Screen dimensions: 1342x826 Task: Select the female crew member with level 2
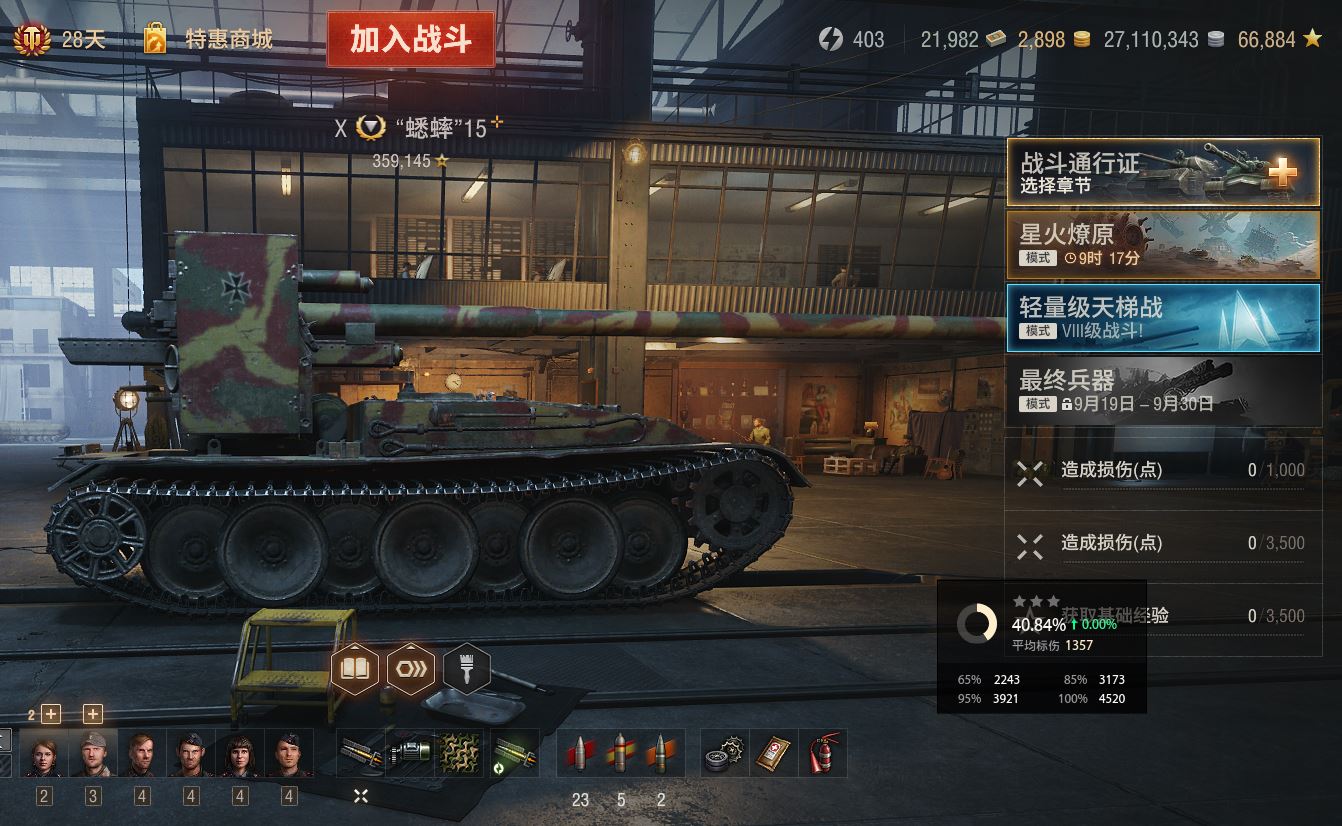[44, 754]
